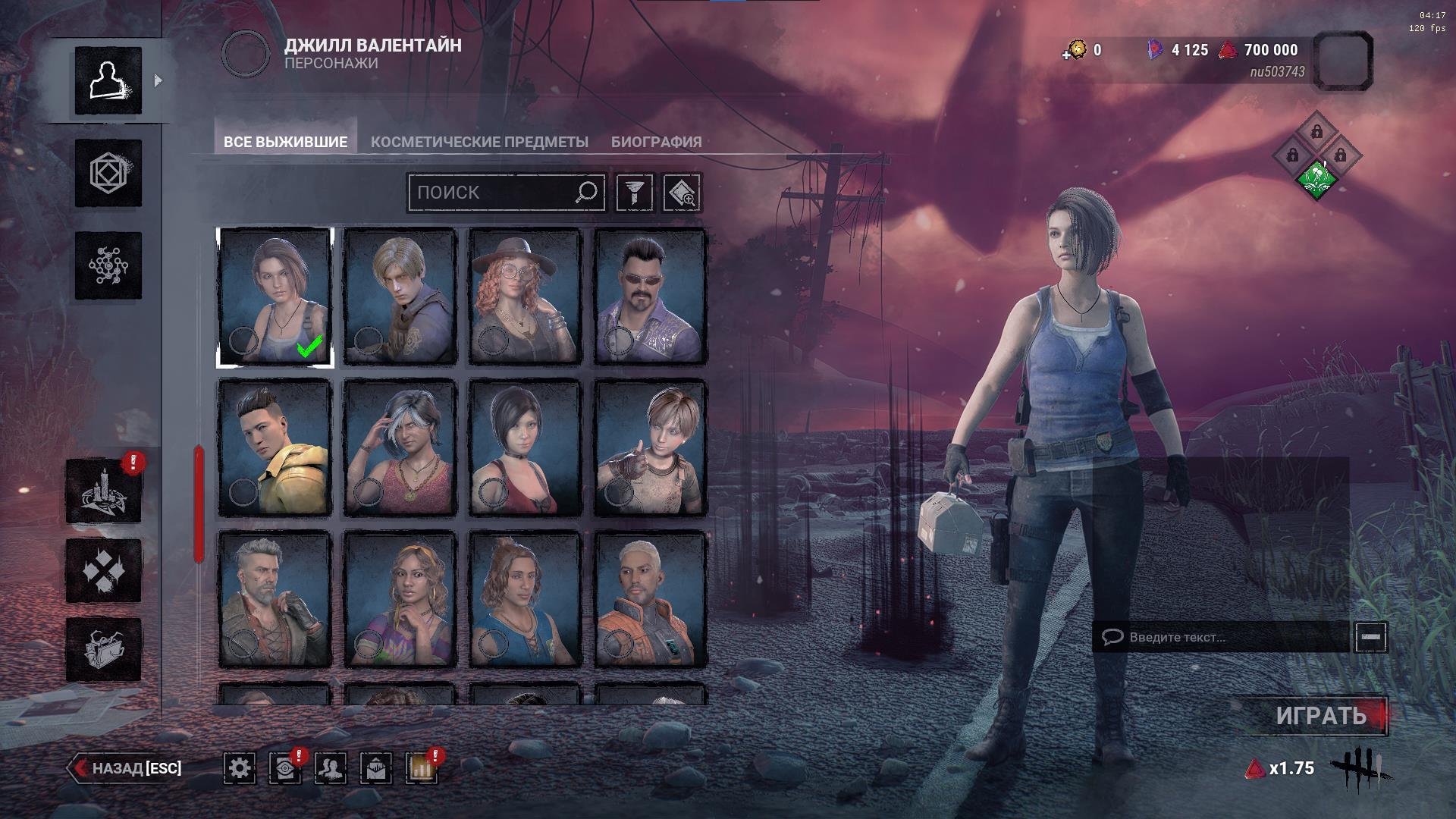This screenshot has height=819, width=1456.
Task: Open the inbox envelope icon
Action: 376,768
